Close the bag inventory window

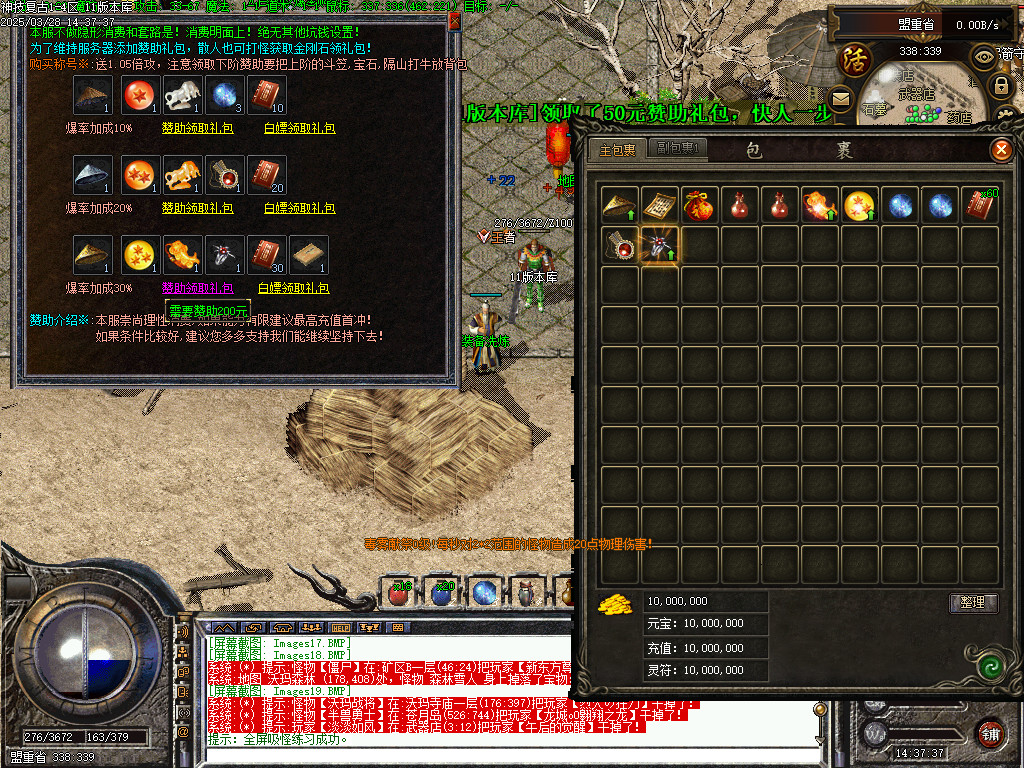[1000, 151]
